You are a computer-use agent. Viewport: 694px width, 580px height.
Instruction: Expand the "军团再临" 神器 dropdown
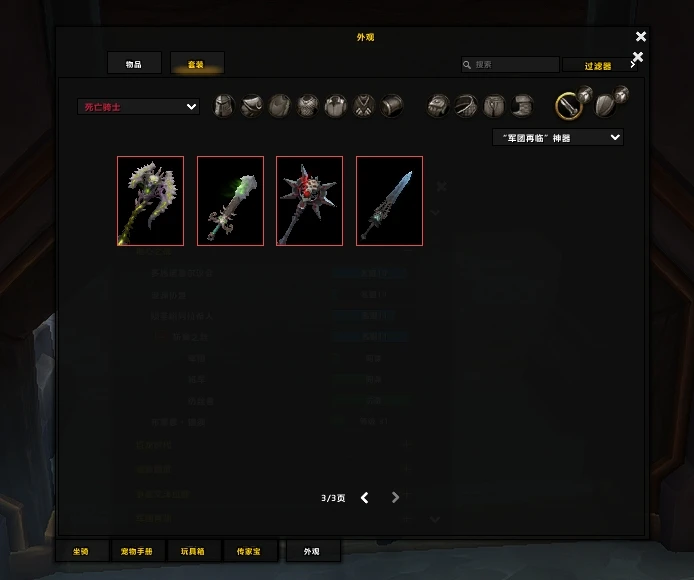pos(557,137)
